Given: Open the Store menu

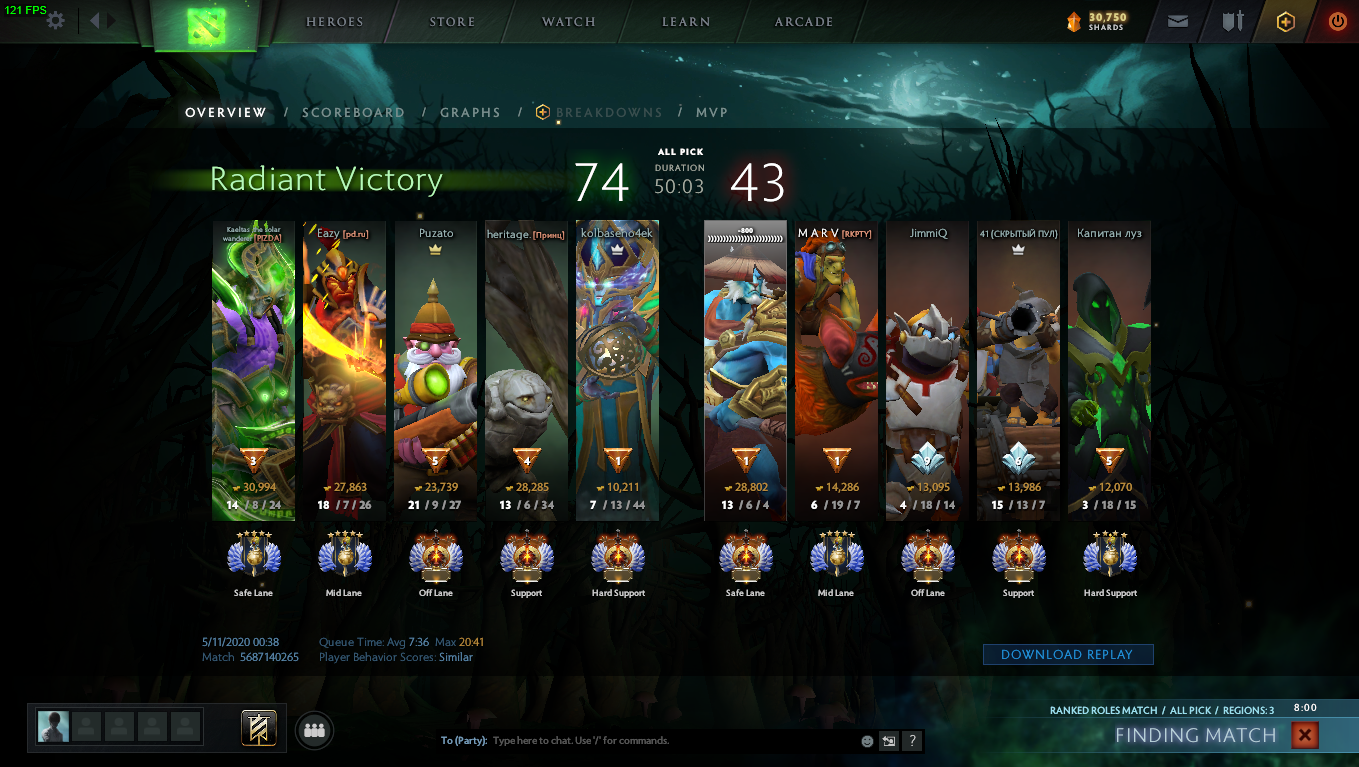Looking at the screenshot, I should tap(452, 22).
